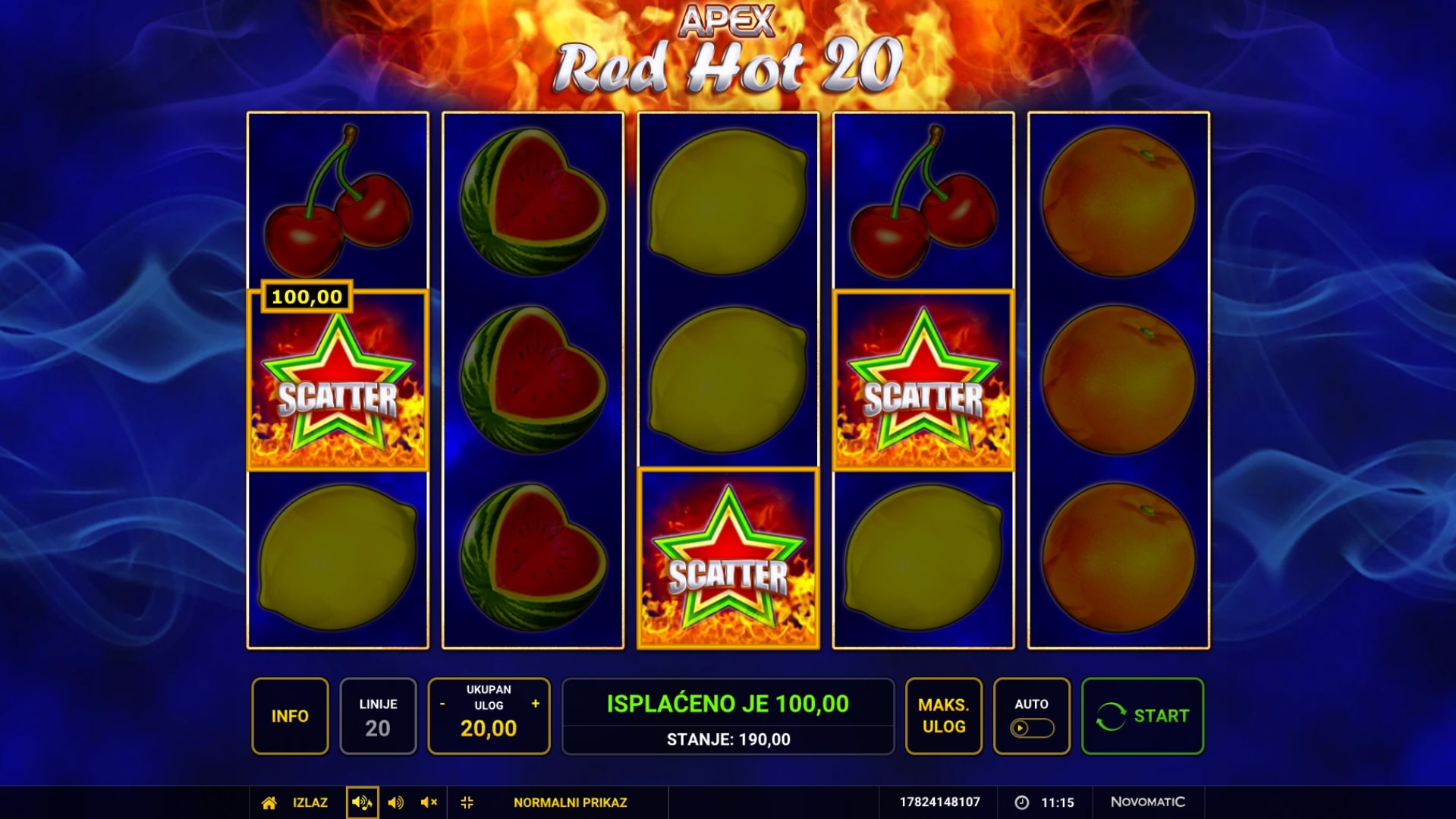Switch to the sound effects only speaker
The height and width of the screenshot is (819, 1456).
click(x=395, y=802)
